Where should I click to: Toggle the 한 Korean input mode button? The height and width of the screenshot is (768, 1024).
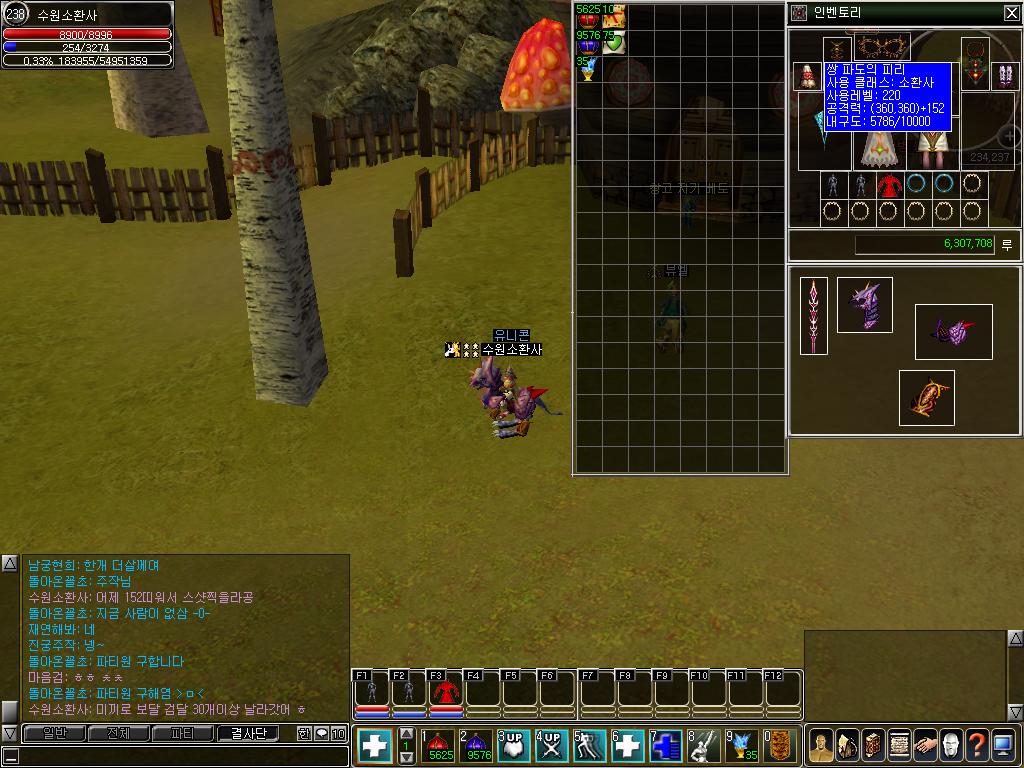click(x=304, y=733)
